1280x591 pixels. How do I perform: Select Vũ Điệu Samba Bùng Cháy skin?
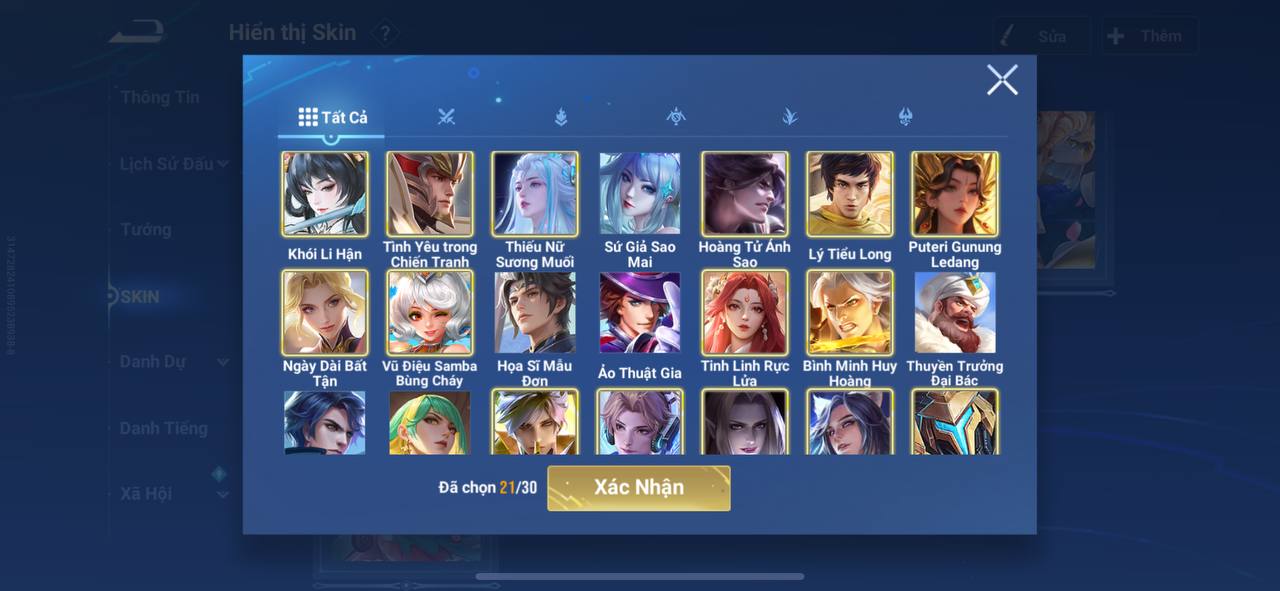pos(430,313)
